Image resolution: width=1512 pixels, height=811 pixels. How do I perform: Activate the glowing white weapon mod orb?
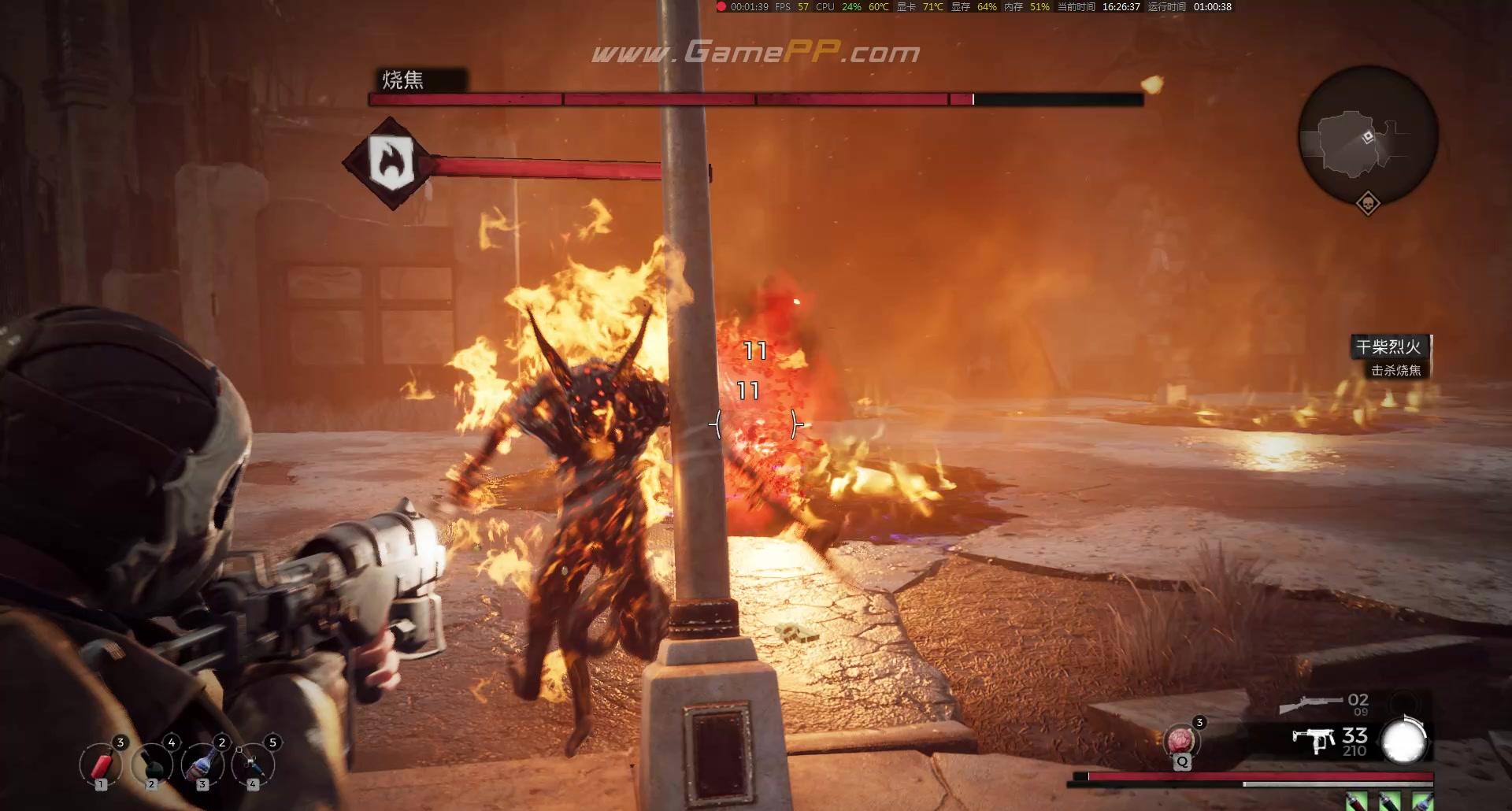(1404, 742)
